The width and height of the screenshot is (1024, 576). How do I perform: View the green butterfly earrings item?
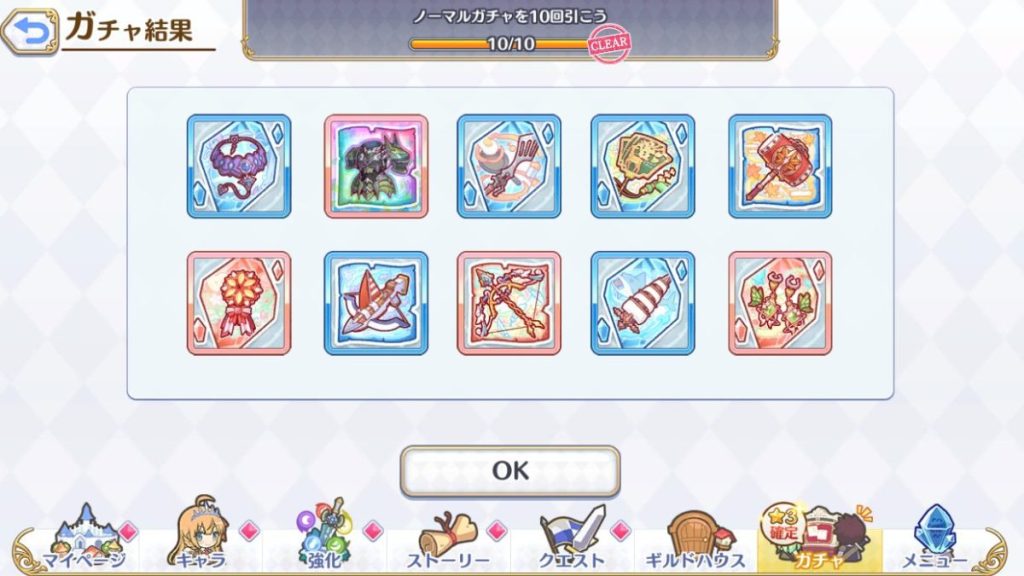pos(780,303)
